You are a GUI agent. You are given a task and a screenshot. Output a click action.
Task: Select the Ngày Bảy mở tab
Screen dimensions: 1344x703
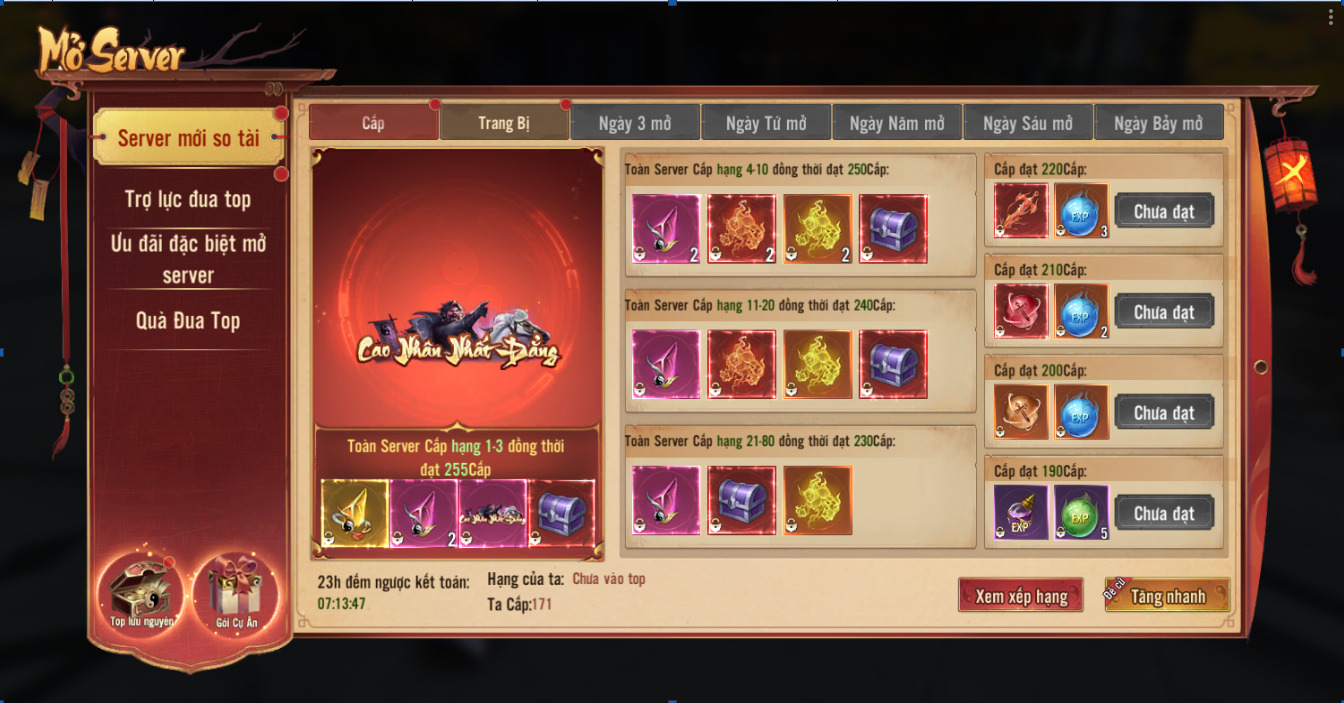[x=1158, y=123]
